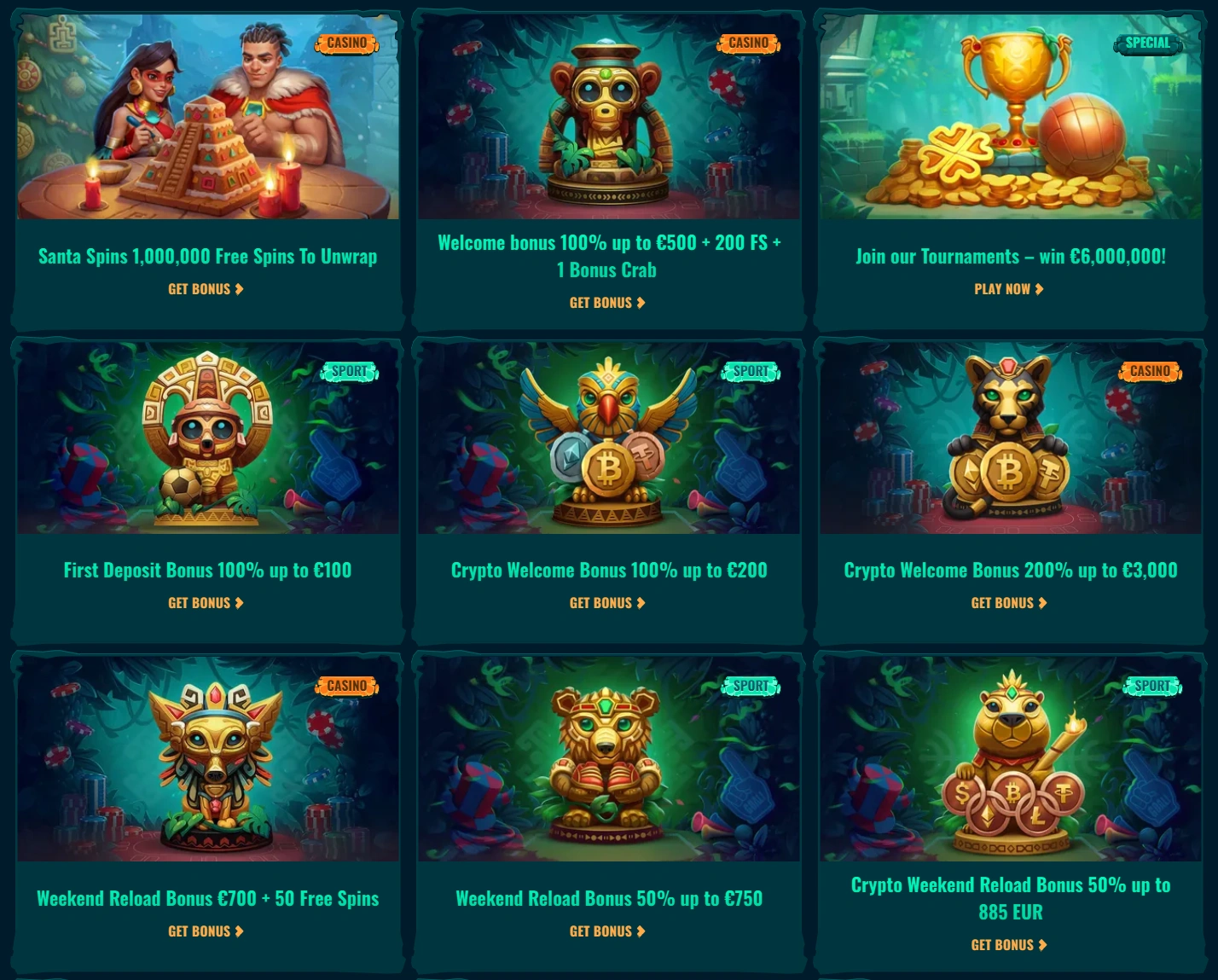Click the SPORT badge on First Deposit Bonus card
The image size is (1218, 980).
coord(349,370)
